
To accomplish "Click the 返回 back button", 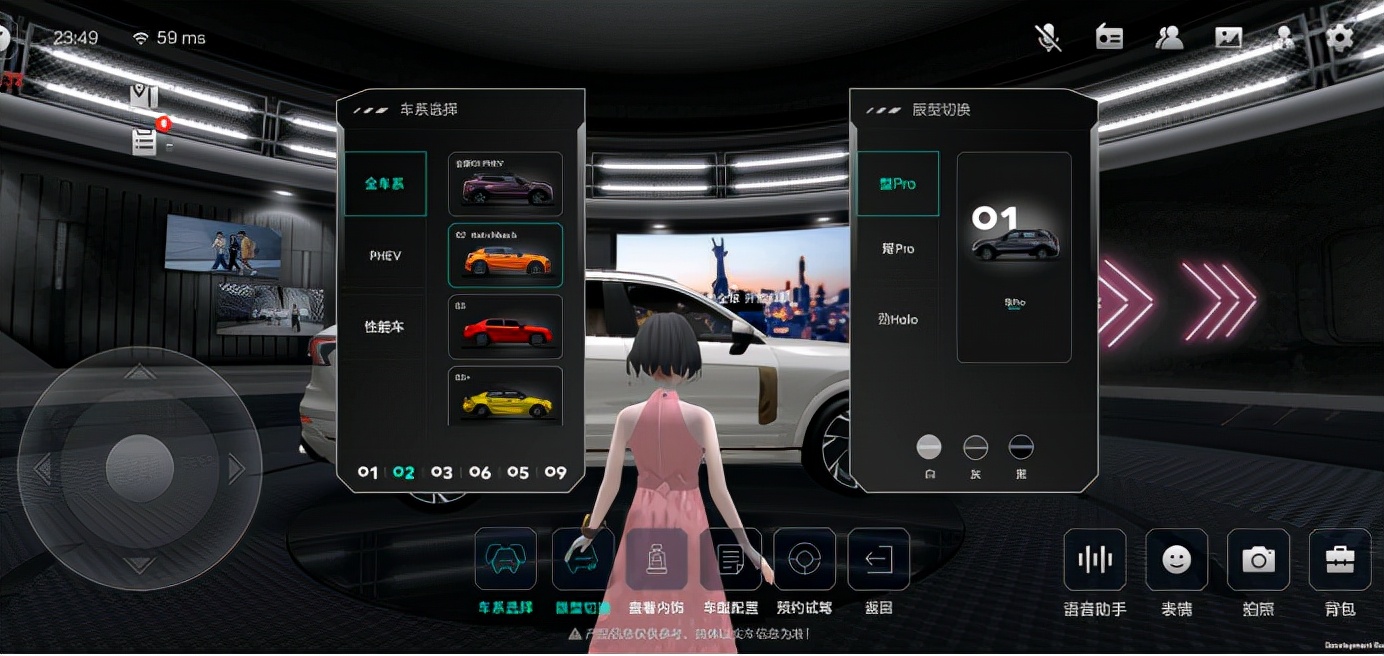I will [878, 560].
